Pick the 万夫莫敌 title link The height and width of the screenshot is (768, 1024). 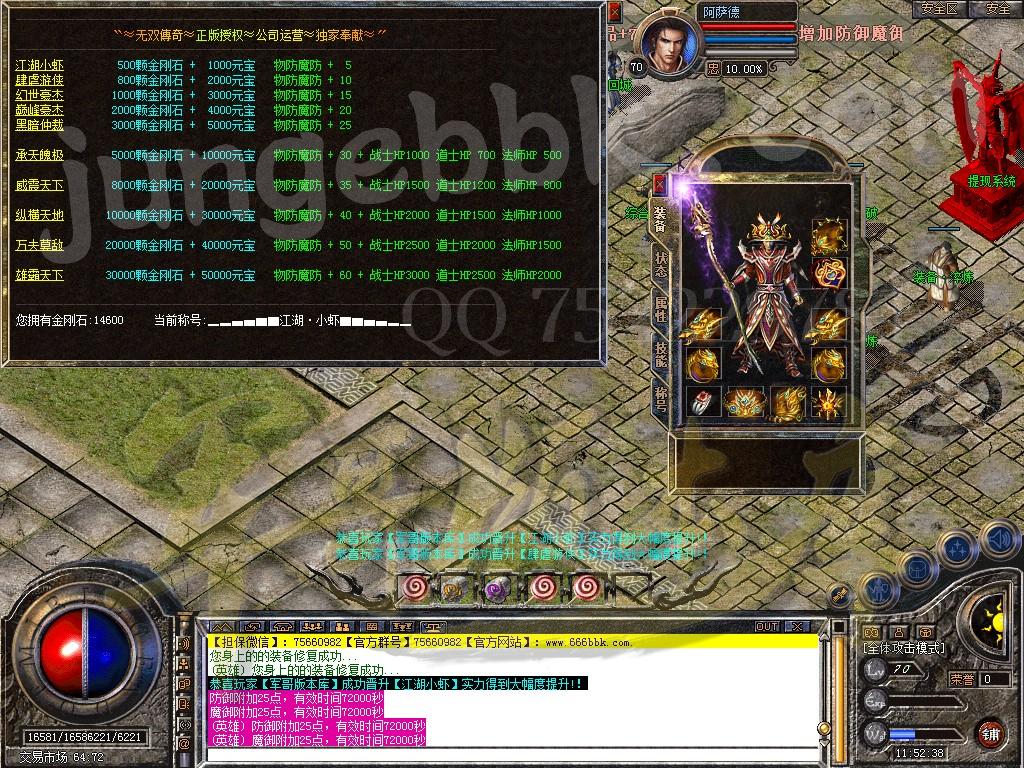(x=39, y=245)
